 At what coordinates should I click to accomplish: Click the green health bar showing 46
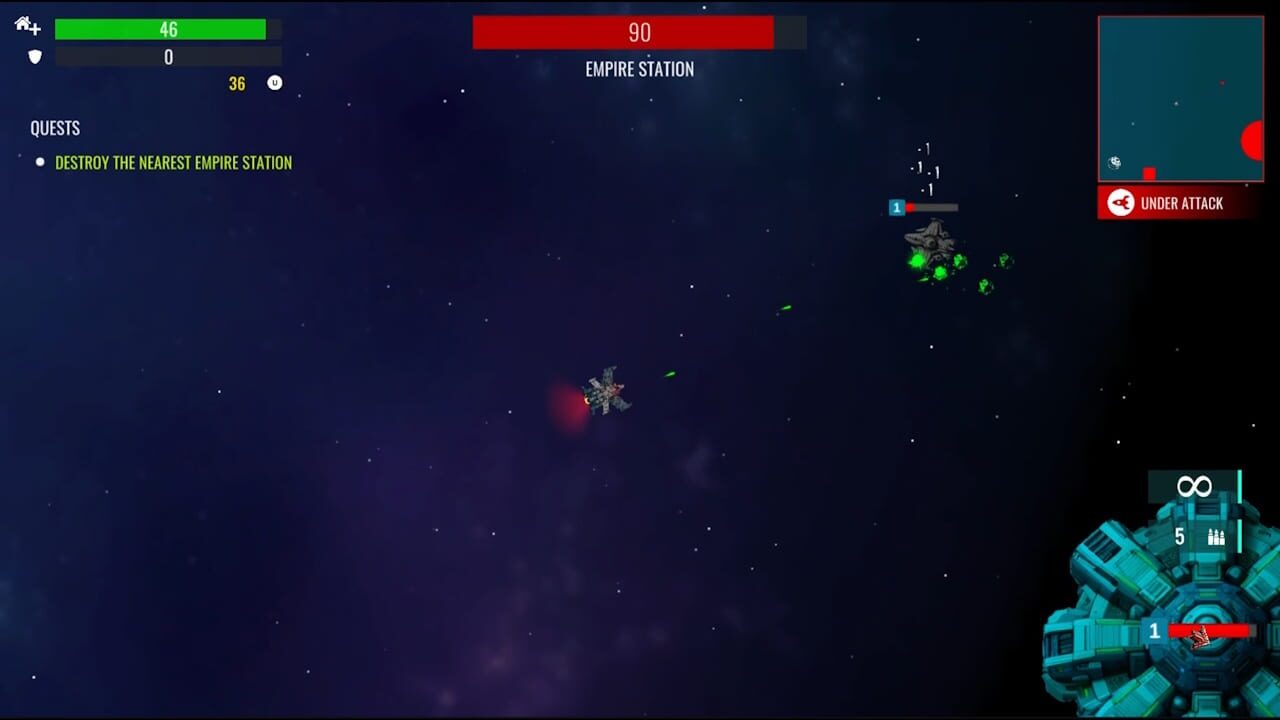click(166, 30)
